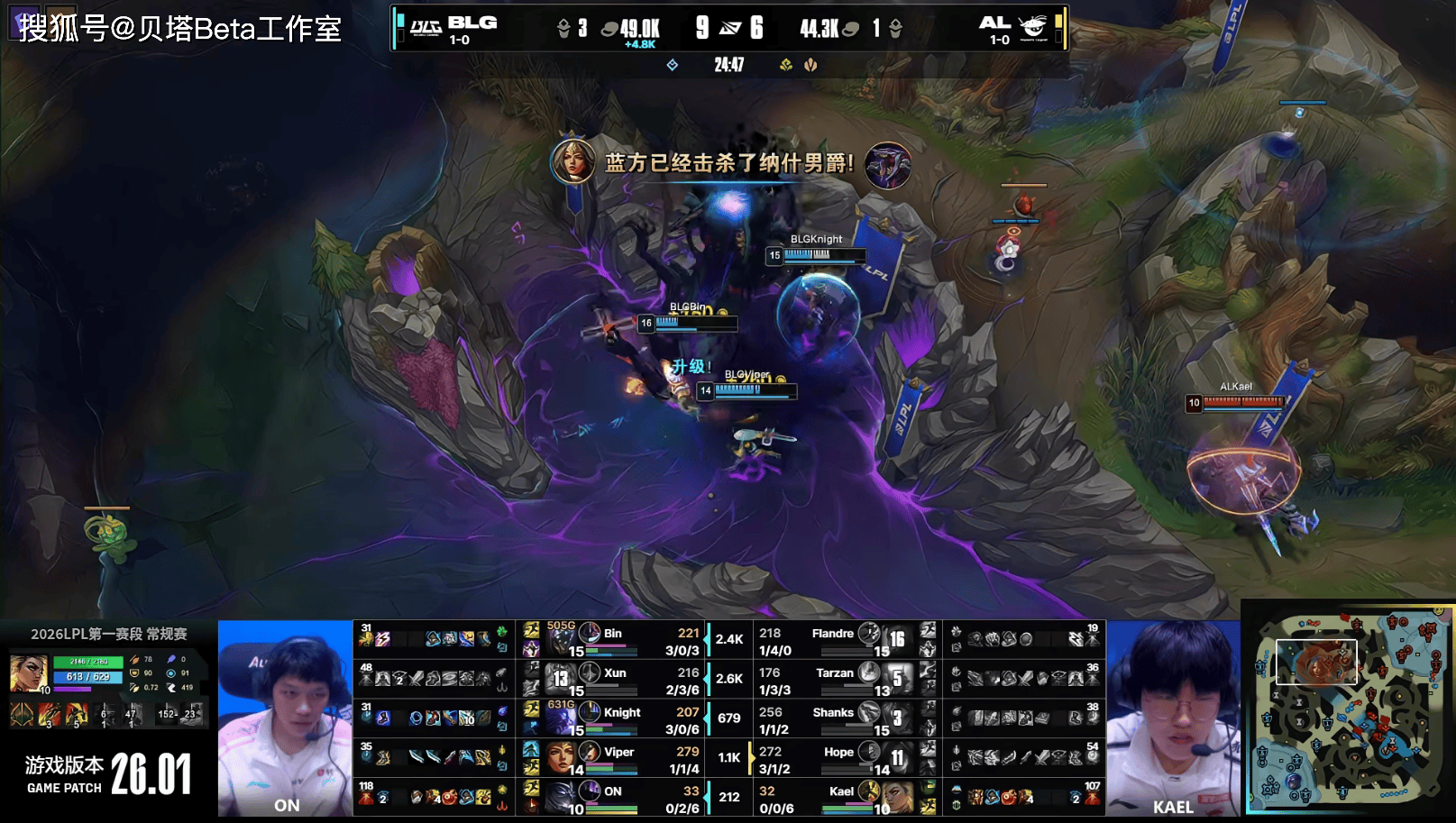Click the Sohu Beta studio watermark
1456x823 pixels.
179,28
